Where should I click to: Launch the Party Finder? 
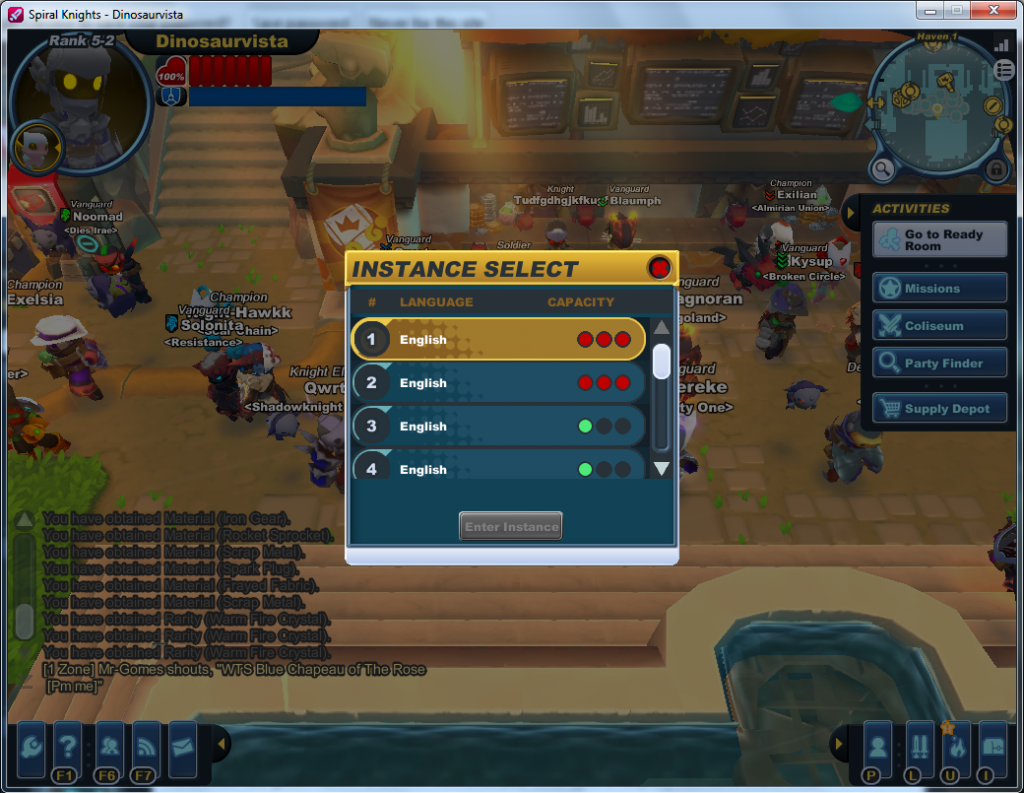[939, 363]
